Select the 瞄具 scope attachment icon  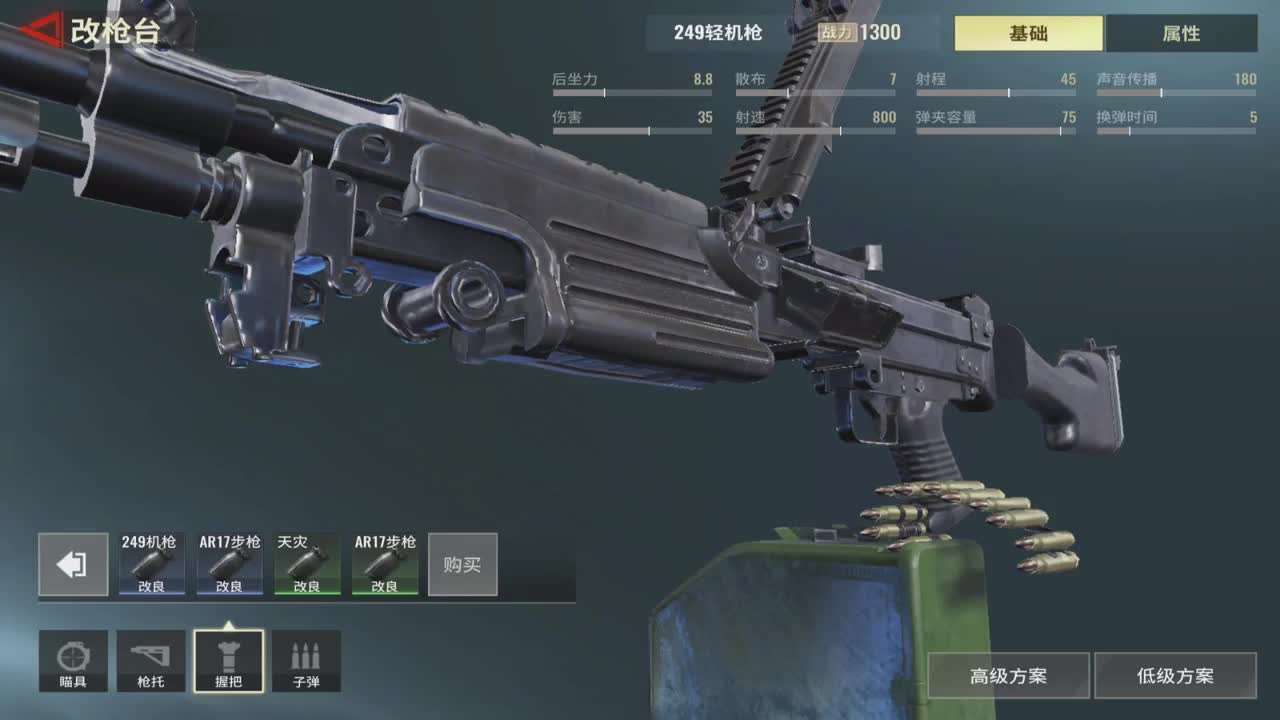click(x=74, y=660)
